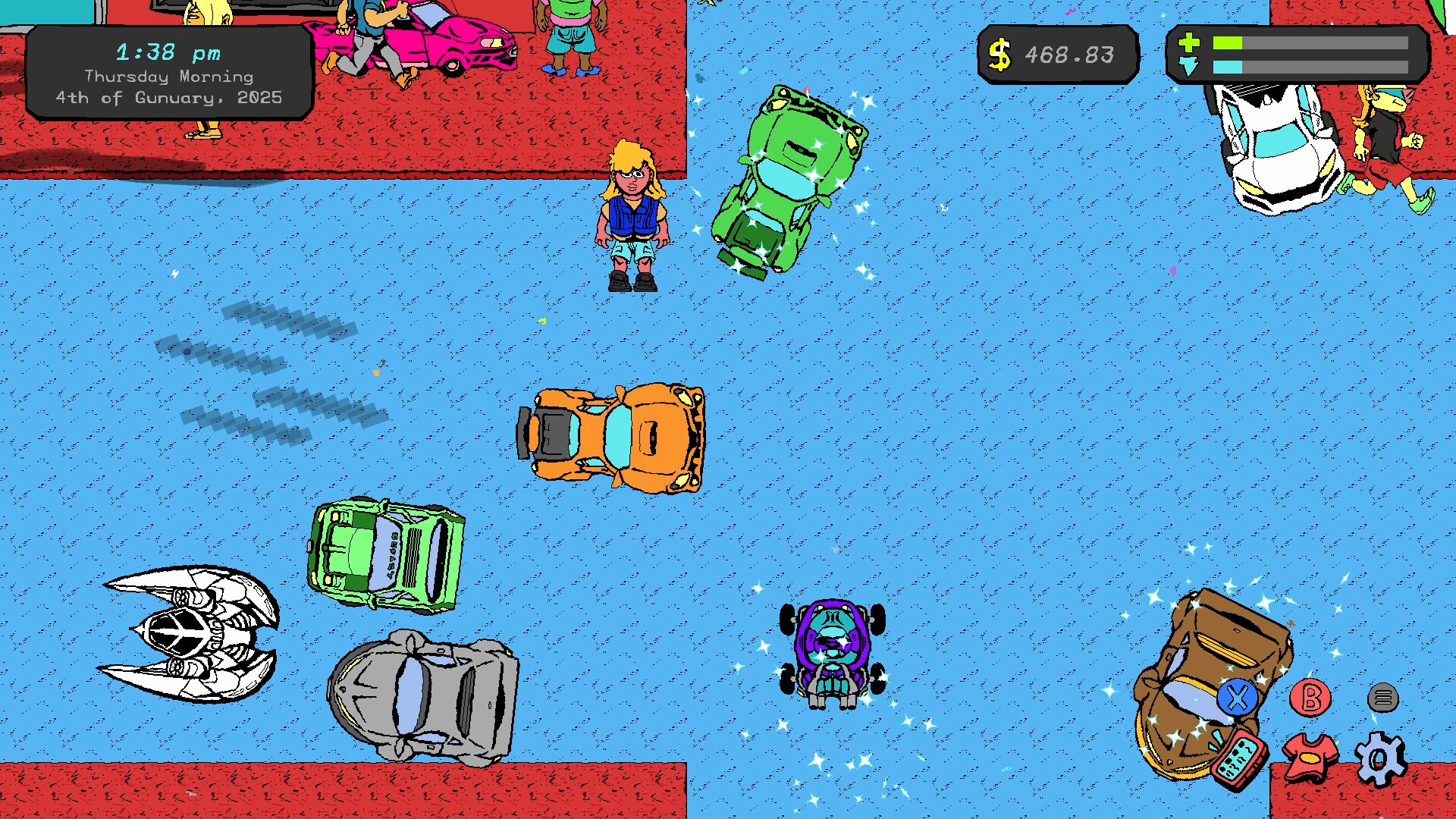Click the cyan down-arrow icon on the stat panel
The width and height of the screenshot is (1456, 819).
1191,67
